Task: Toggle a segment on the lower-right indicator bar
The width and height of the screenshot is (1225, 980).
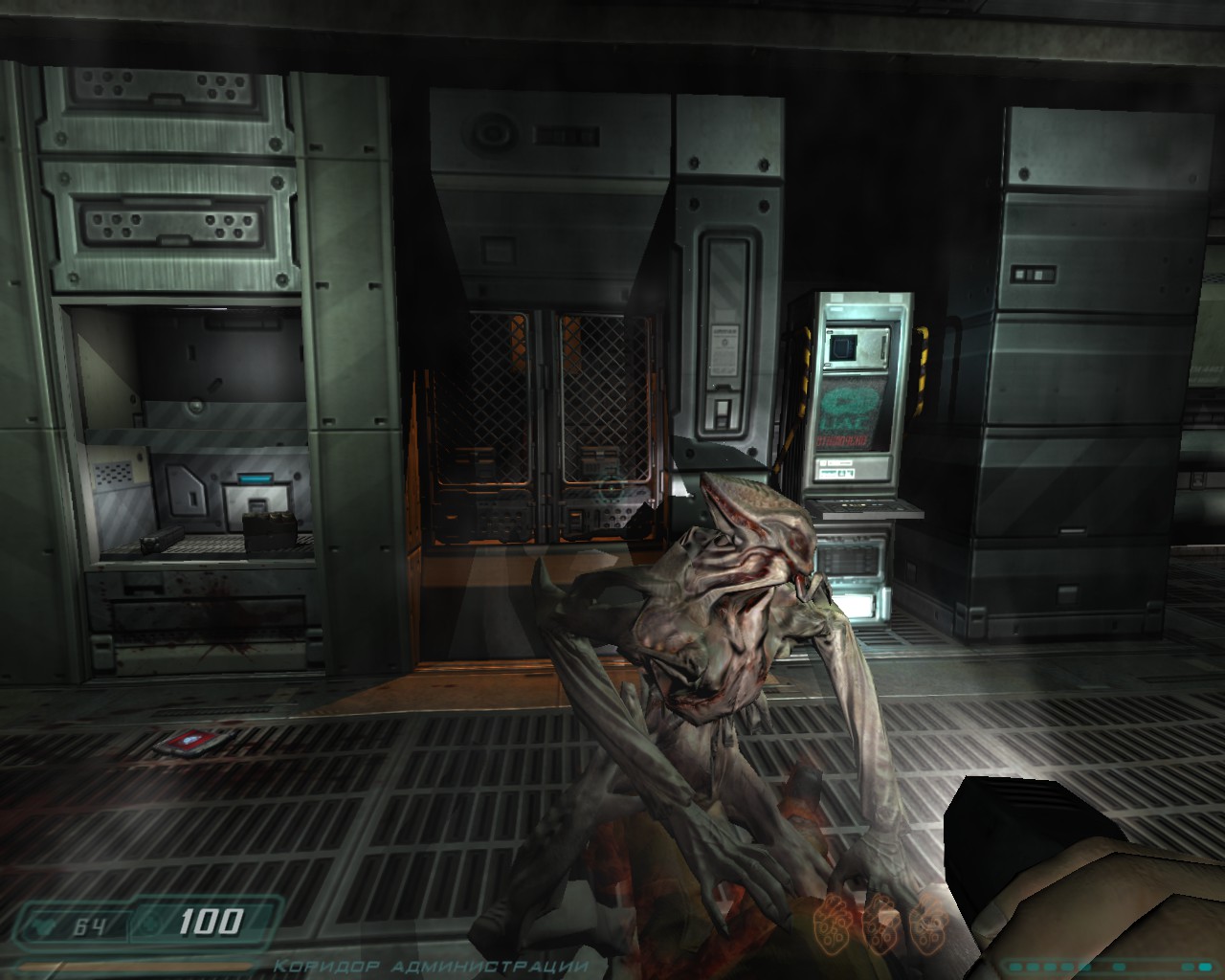Action: coord(1016,968)
